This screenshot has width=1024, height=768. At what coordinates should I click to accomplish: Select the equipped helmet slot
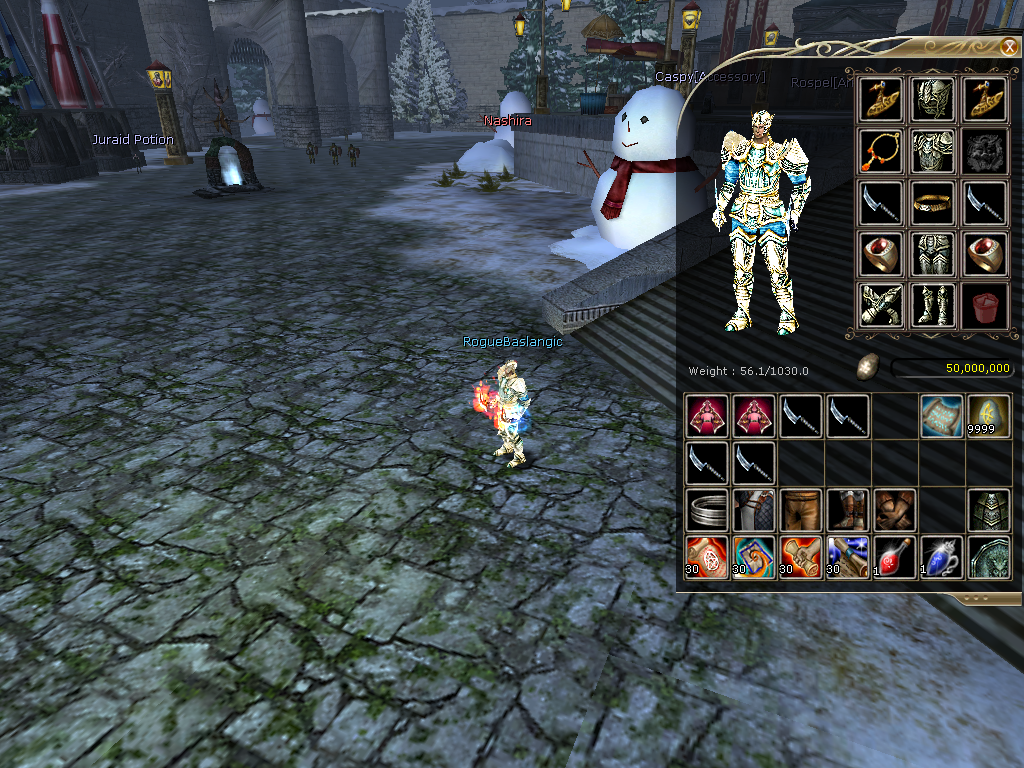[935, 98]
